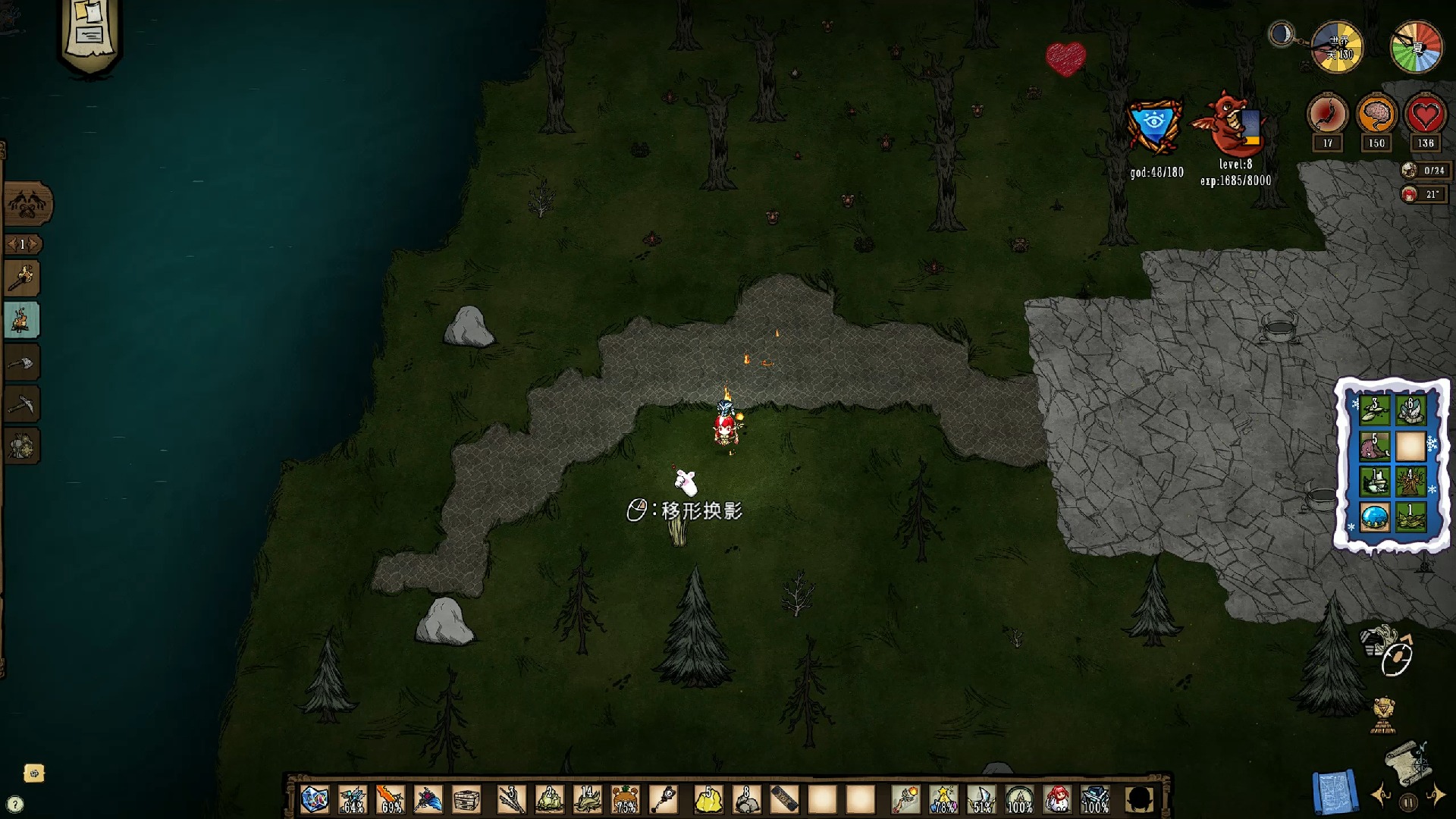This screenshot has width=1456, height=819.
Task: Select the torch crafting recipe
Action: click(x=22, y=278)
